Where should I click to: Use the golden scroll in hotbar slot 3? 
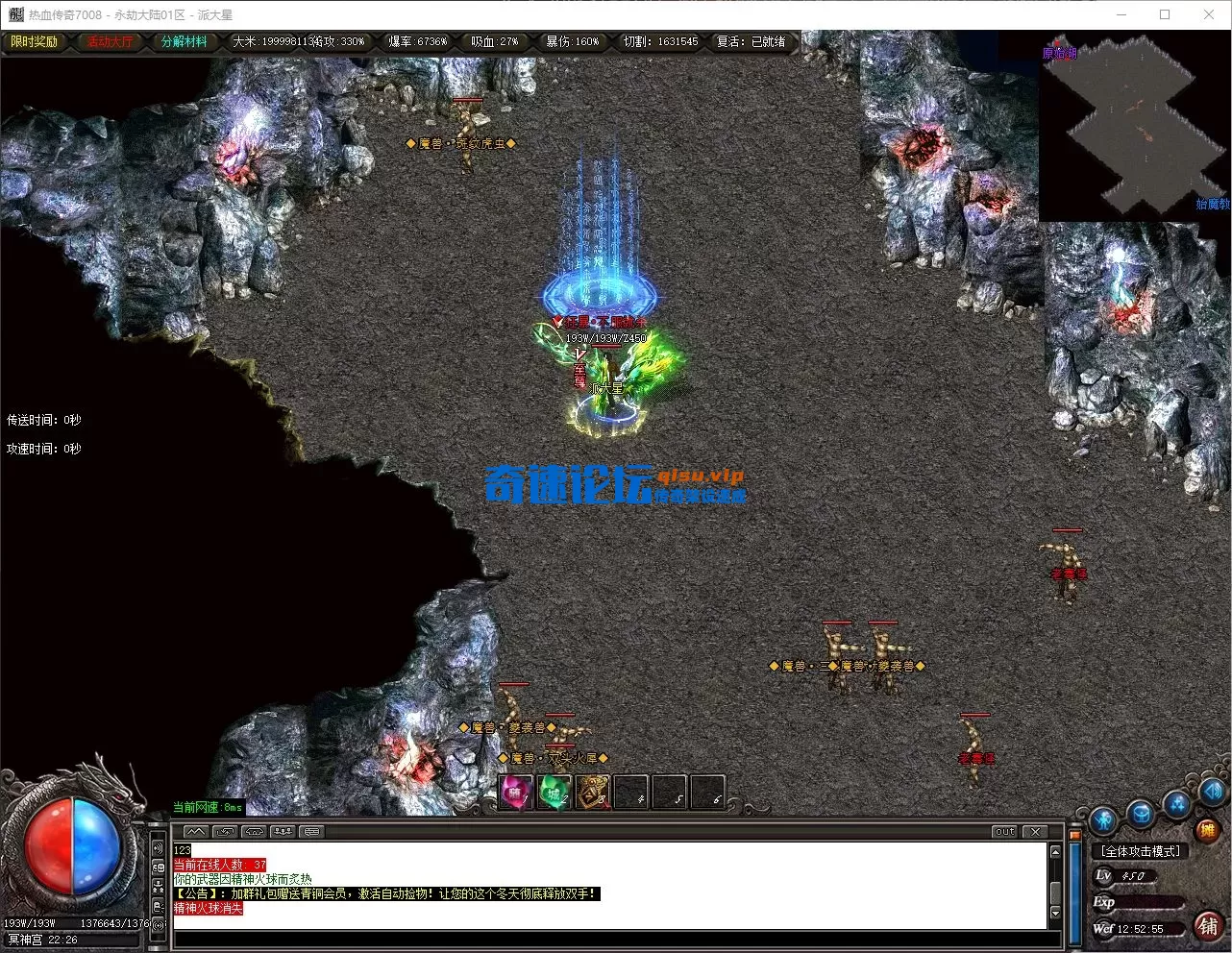coord(593,793)
